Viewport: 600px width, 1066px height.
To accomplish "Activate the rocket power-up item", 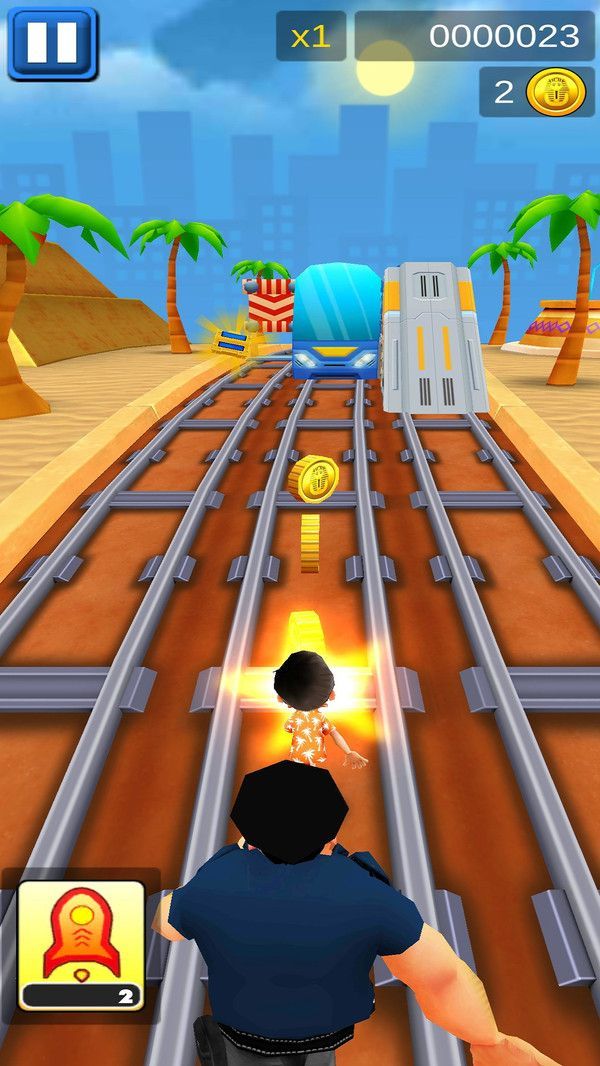I will [x=81, y=944].
